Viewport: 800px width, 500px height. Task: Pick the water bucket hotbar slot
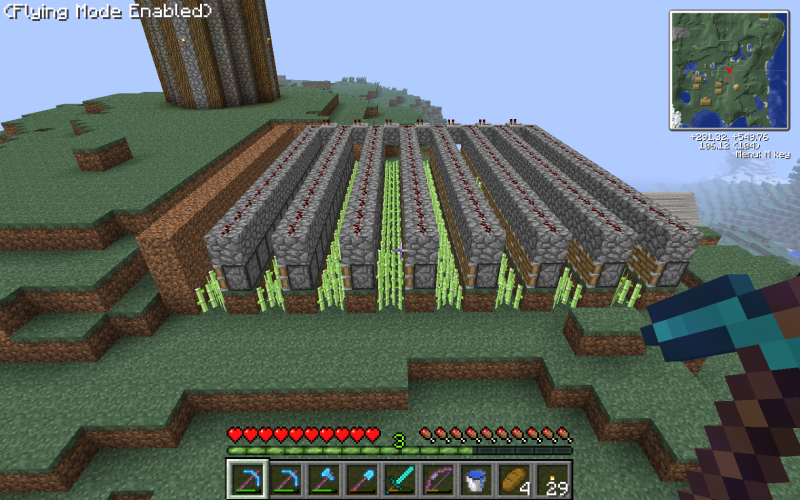click(x=476, y=479)
